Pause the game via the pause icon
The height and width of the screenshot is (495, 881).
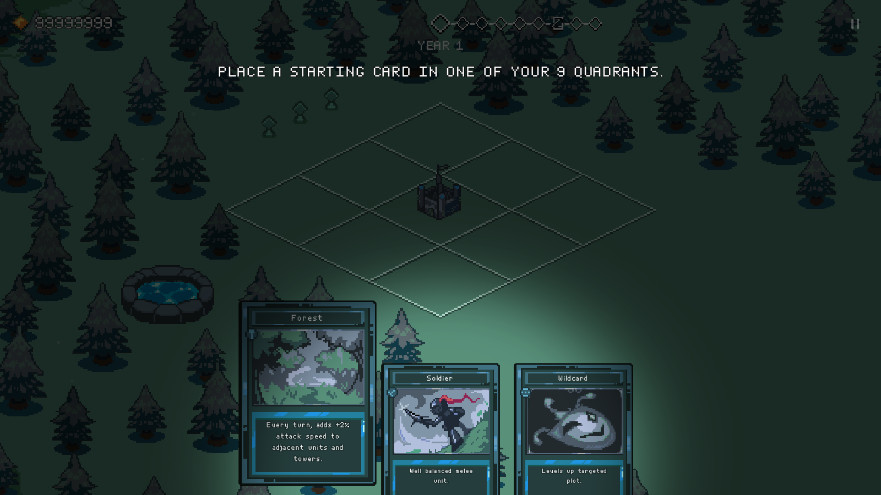pos(855,24)
